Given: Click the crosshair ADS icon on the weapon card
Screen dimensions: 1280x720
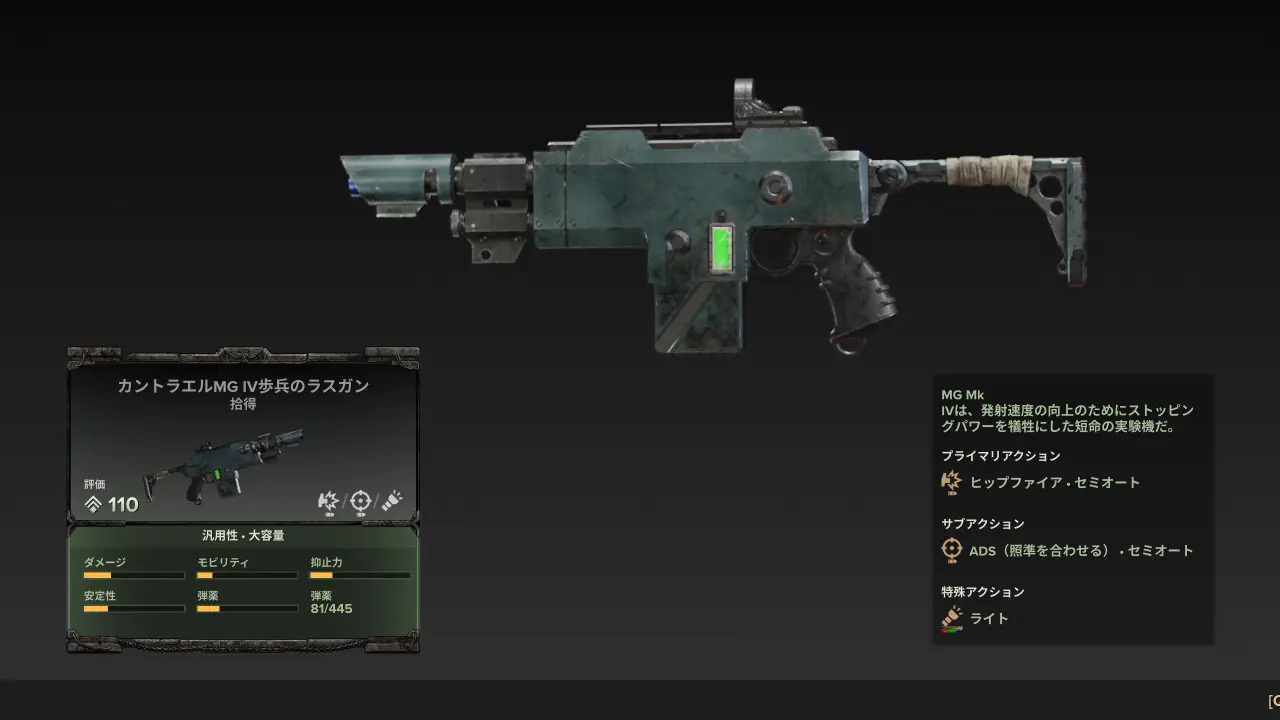Looking at the screenshot, I should point(360,501).
